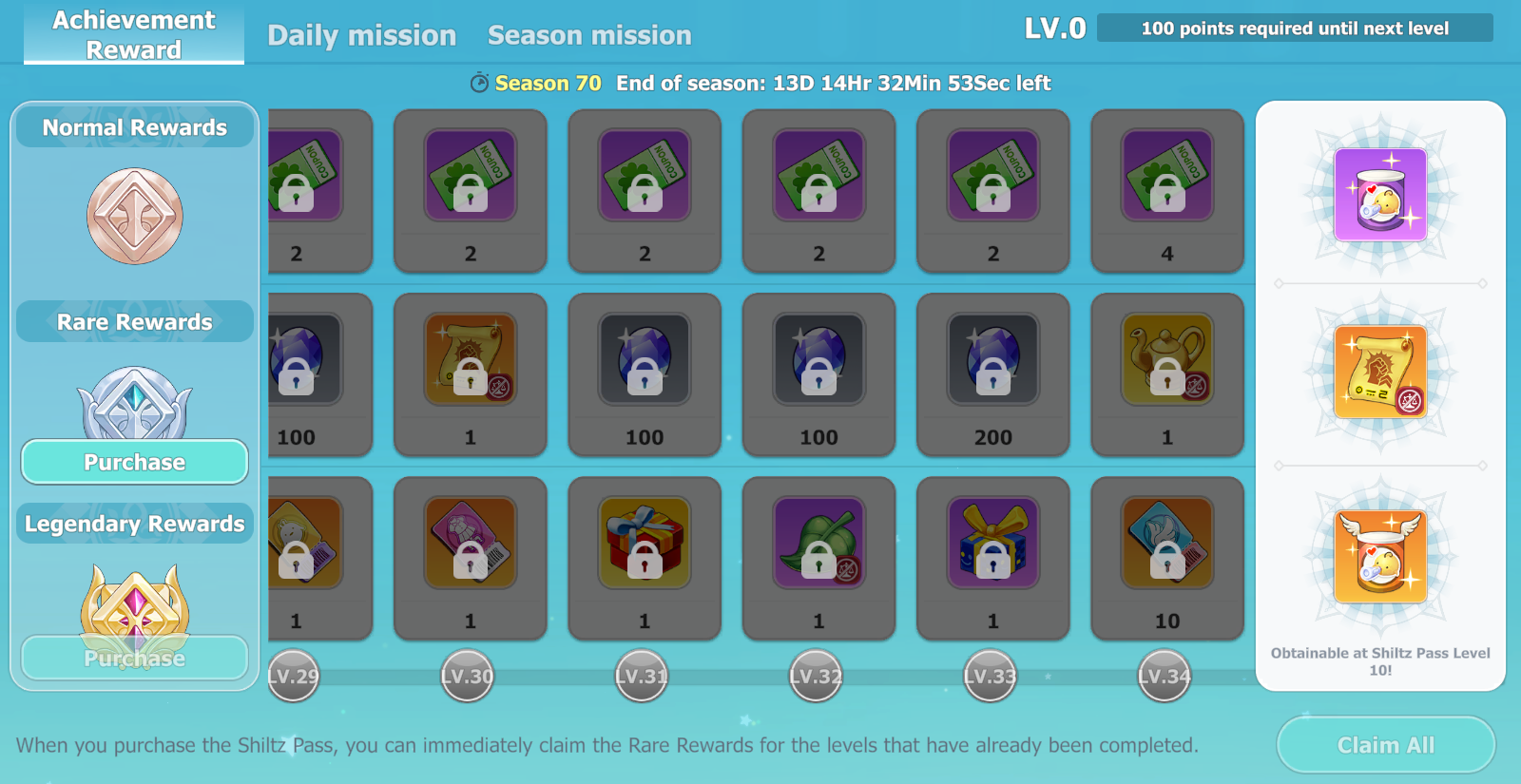Inspect the purple potion jar milestone reward
The image size is (1521, 784).
tap(1380, 195)
